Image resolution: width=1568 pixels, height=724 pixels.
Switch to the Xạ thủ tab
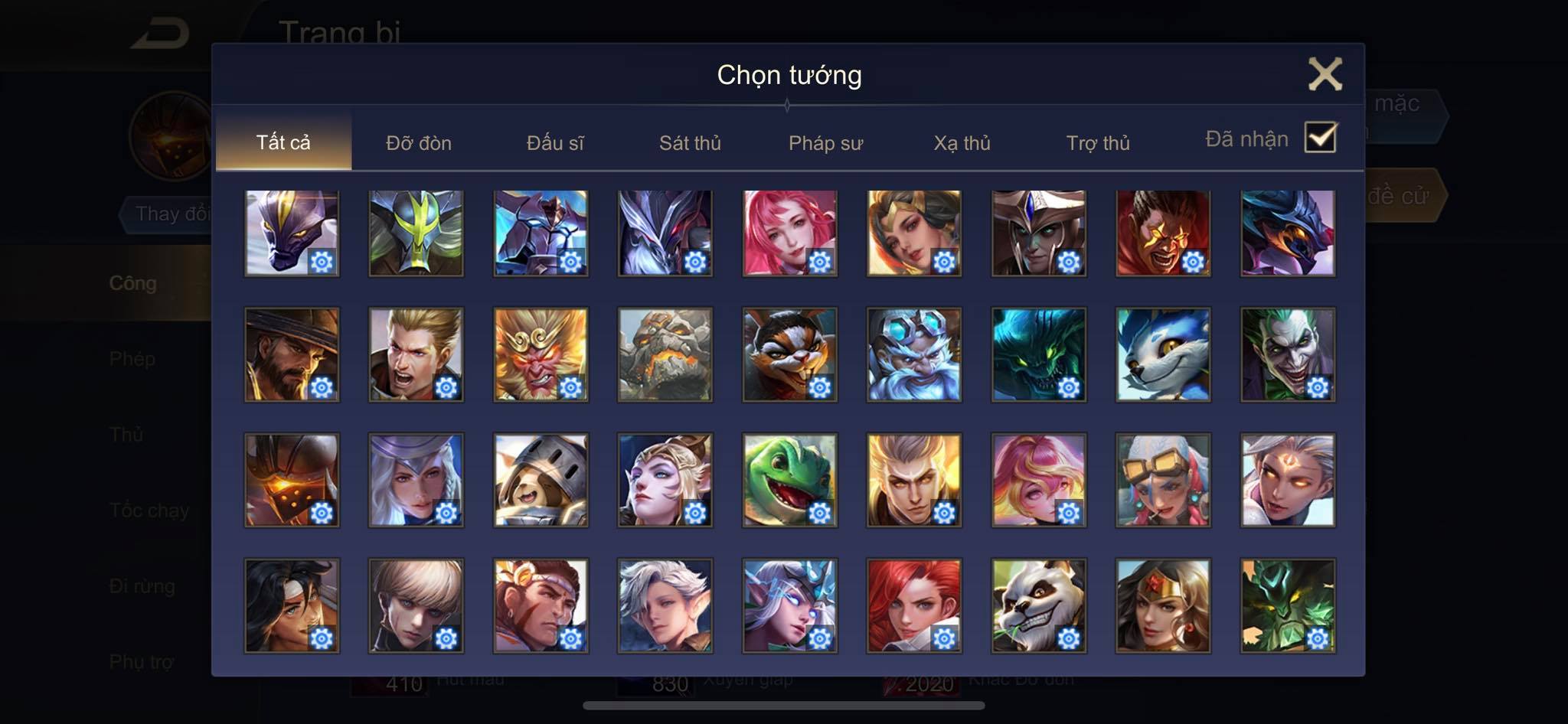point(962,143)
